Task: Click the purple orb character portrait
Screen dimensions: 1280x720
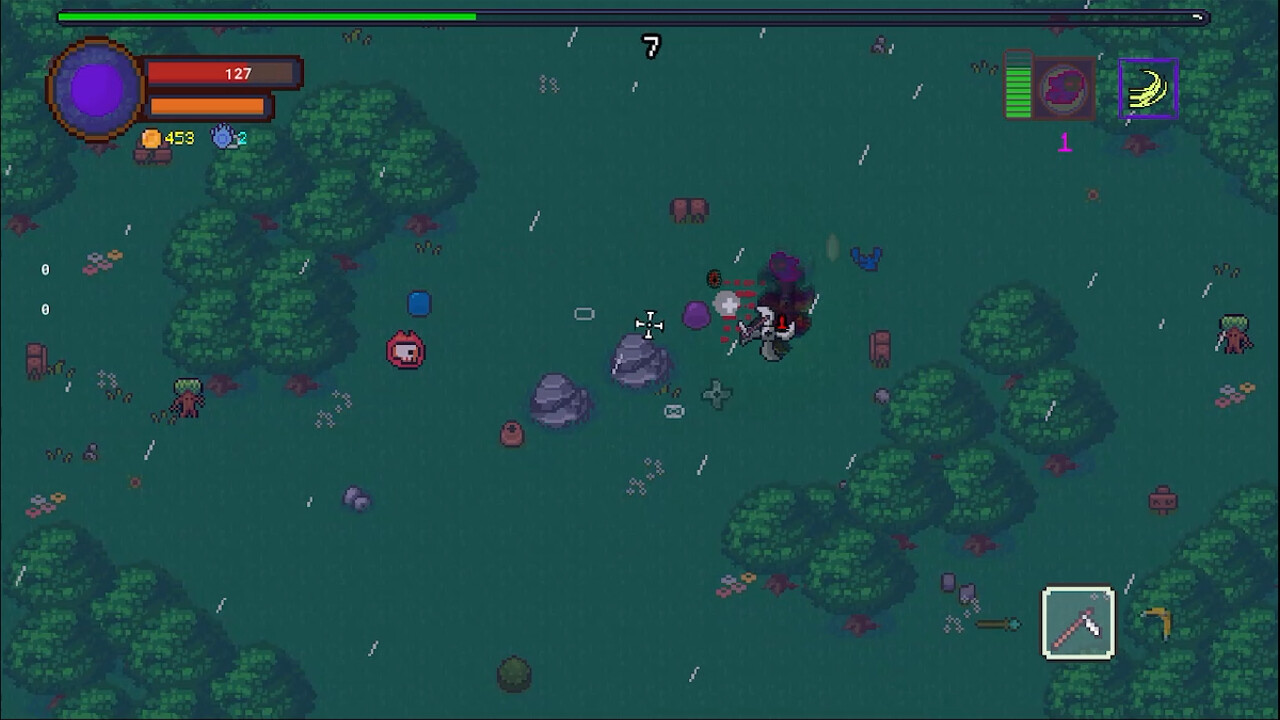Action: click(95, 89)
